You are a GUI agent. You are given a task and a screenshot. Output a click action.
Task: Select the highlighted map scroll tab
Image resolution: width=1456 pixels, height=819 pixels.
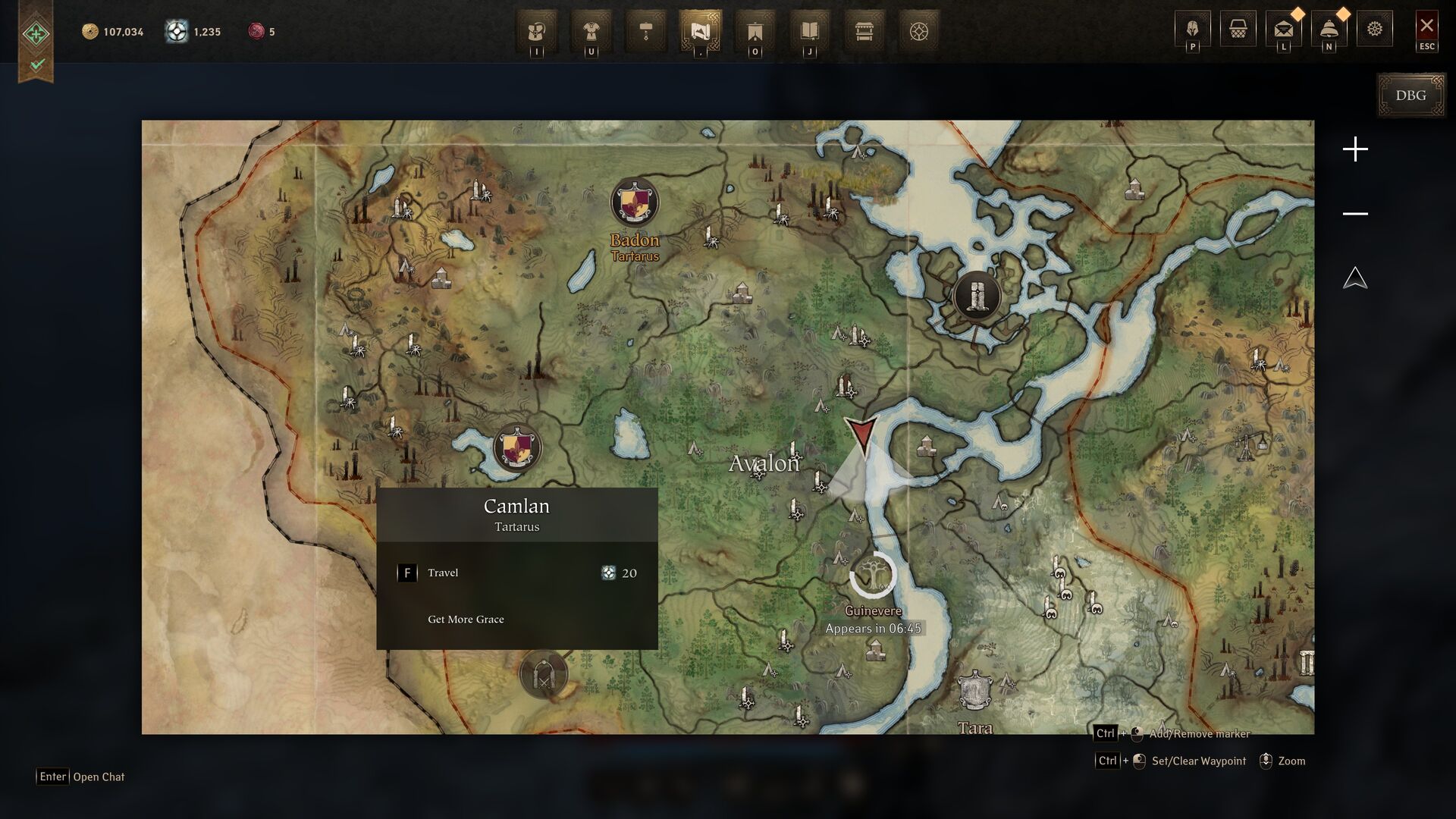point(700,31)
